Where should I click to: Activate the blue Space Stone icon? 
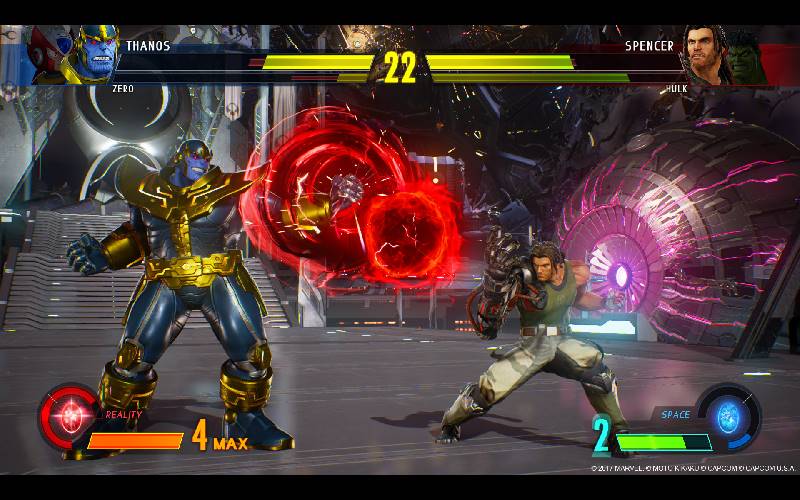728,413
